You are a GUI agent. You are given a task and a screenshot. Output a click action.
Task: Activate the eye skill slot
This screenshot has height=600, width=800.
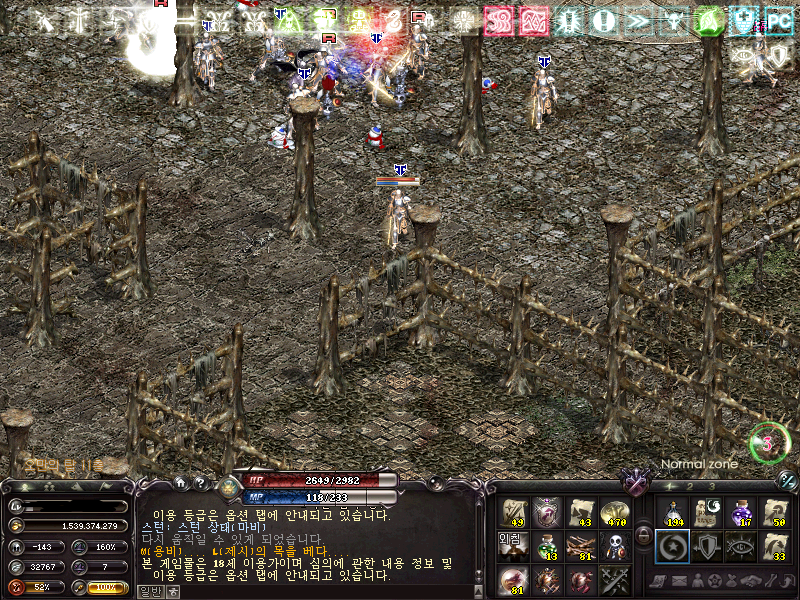coord(741,547)
